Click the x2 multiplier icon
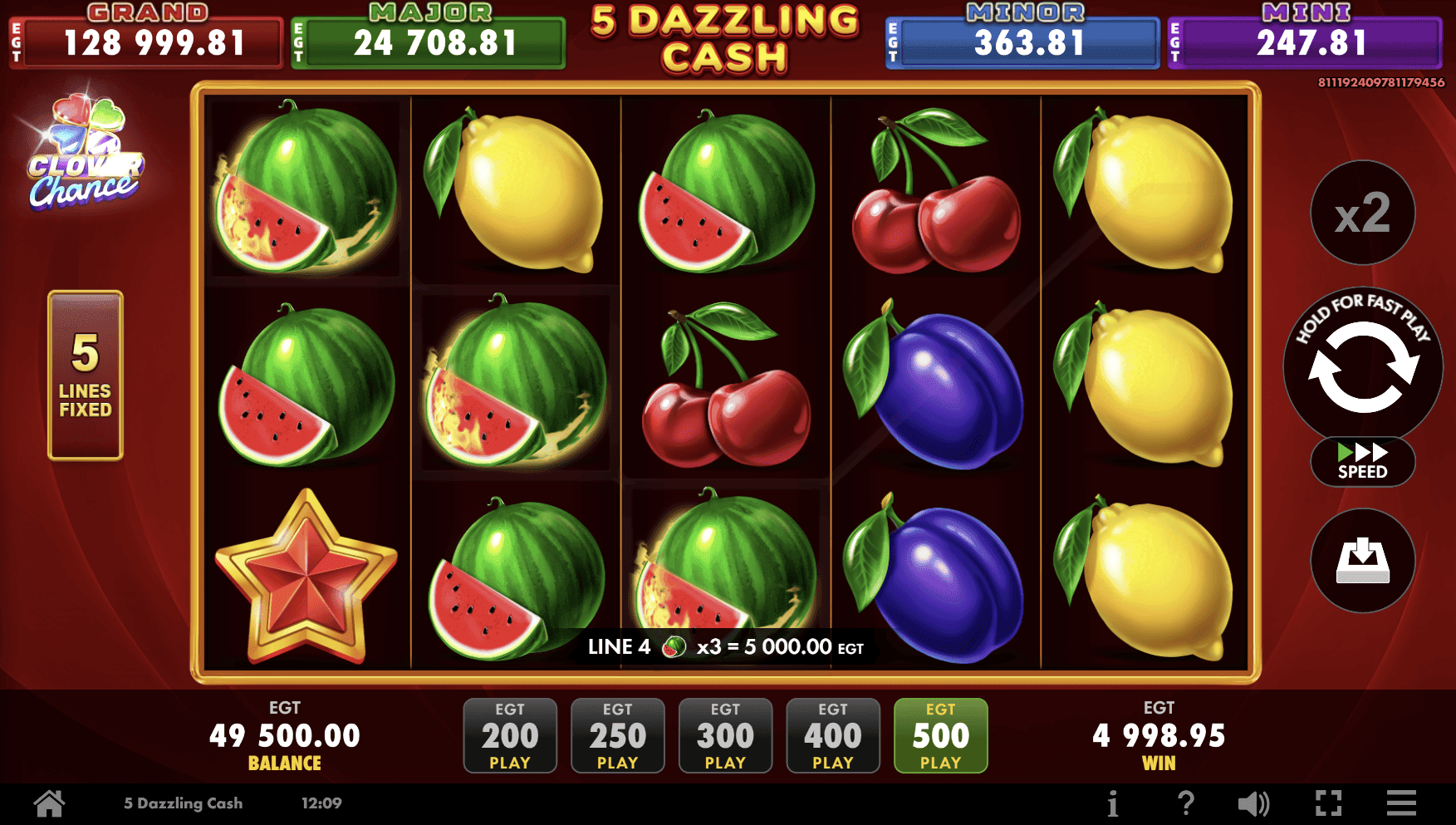Viewport: 1456px width, 825px height. 1362,214
